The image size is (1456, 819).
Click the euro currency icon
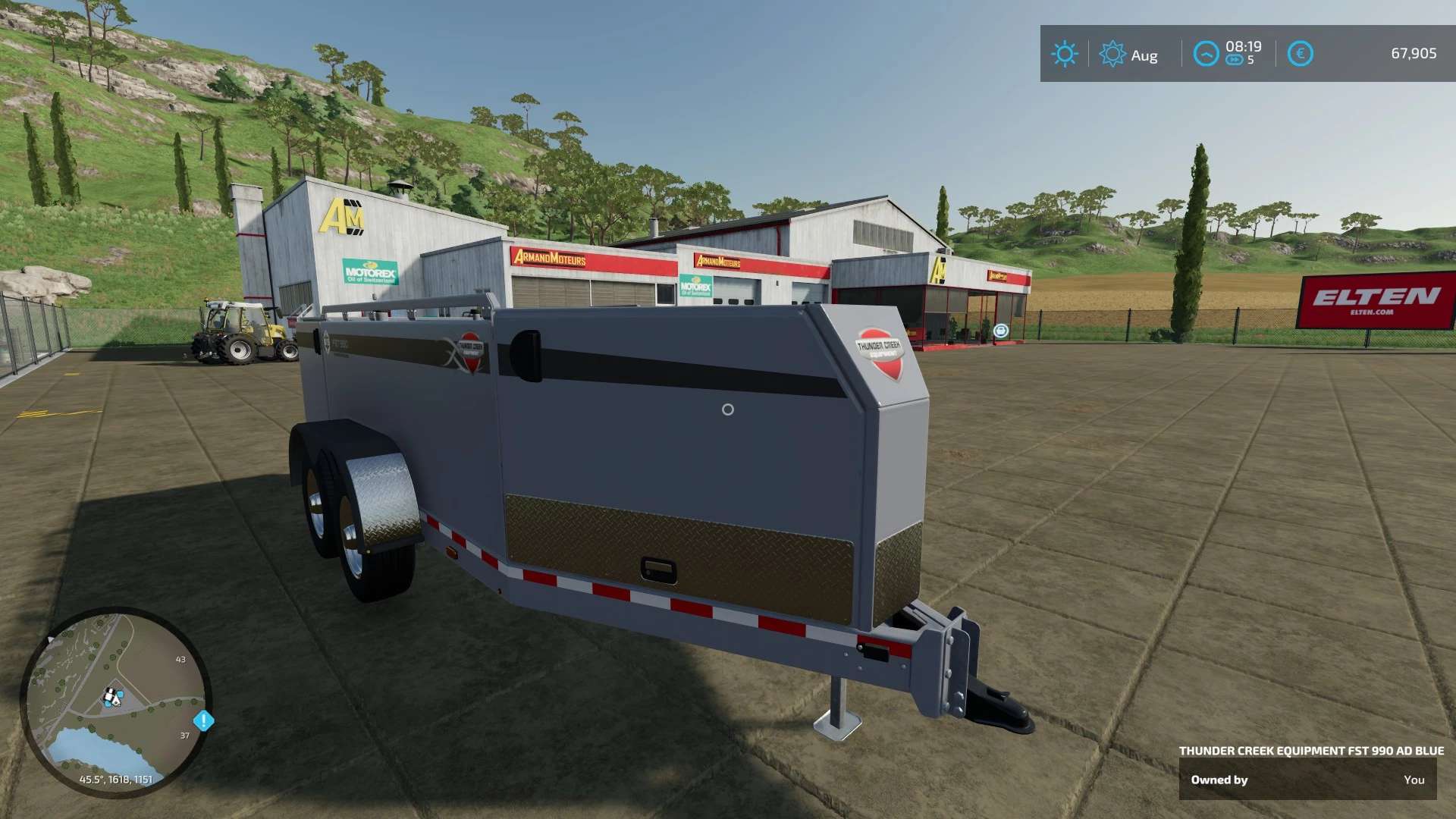1301,53
